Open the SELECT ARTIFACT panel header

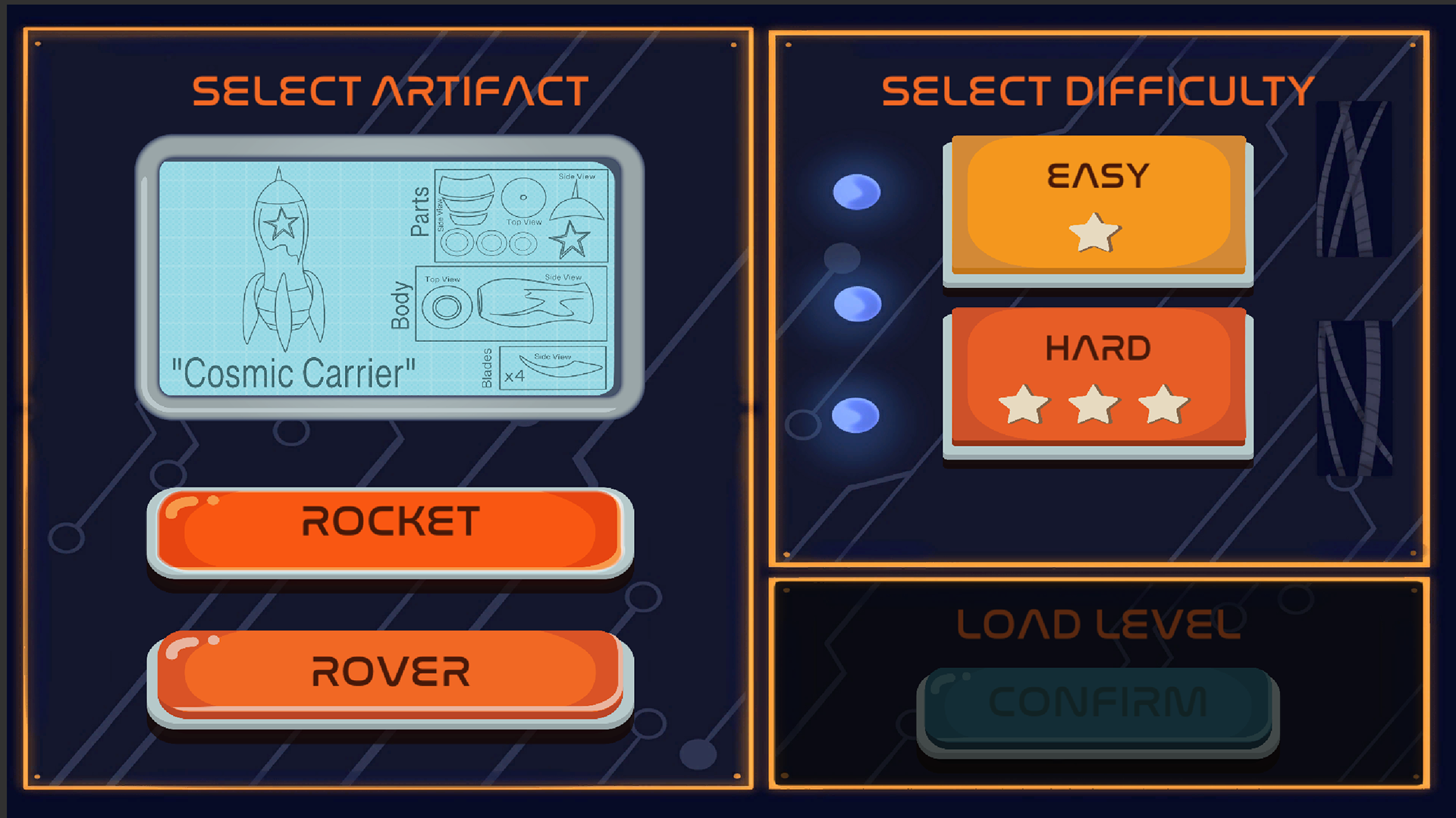pos(388,89)
